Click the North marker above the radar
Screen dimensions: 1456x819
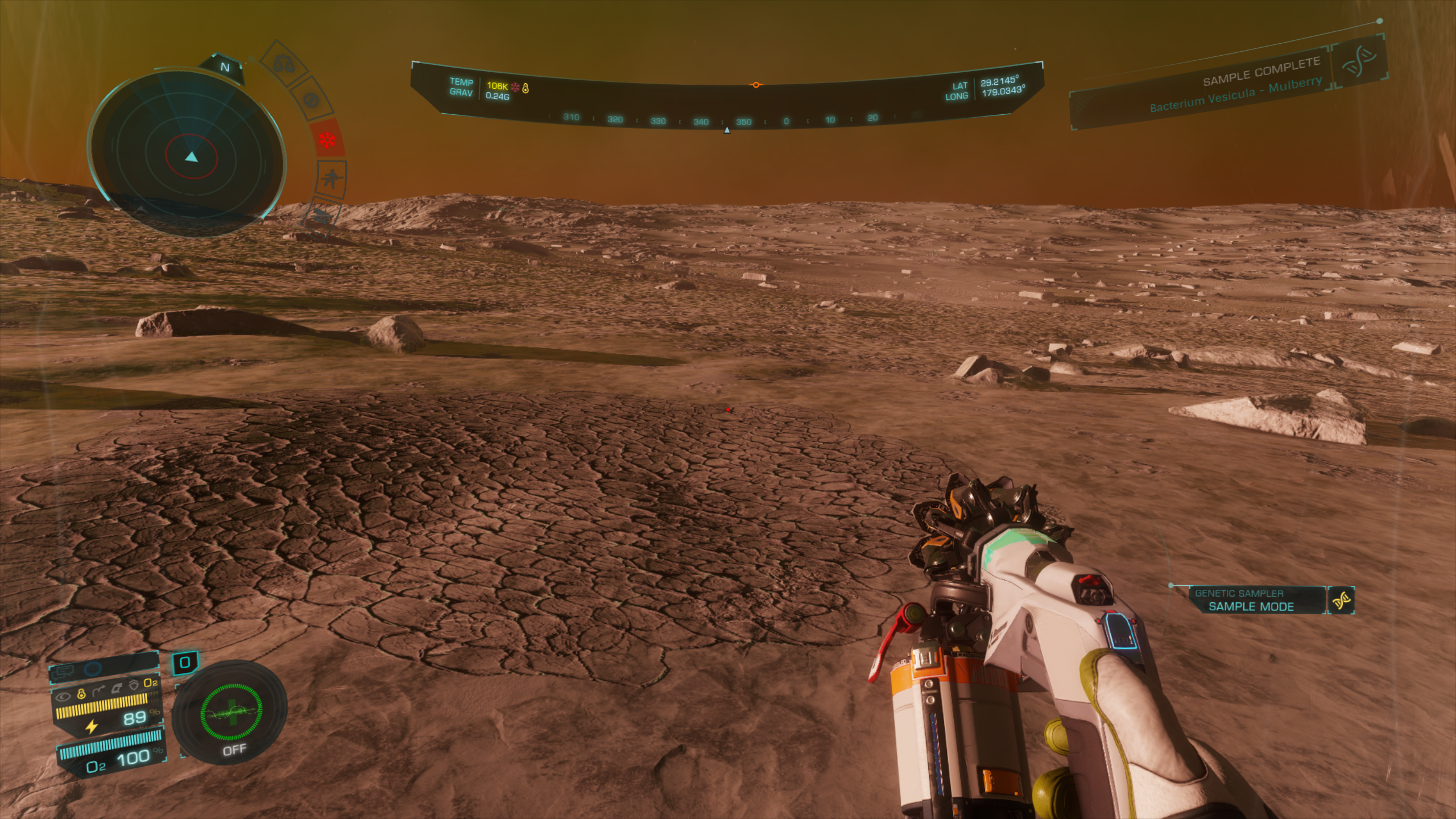[225, 67]
